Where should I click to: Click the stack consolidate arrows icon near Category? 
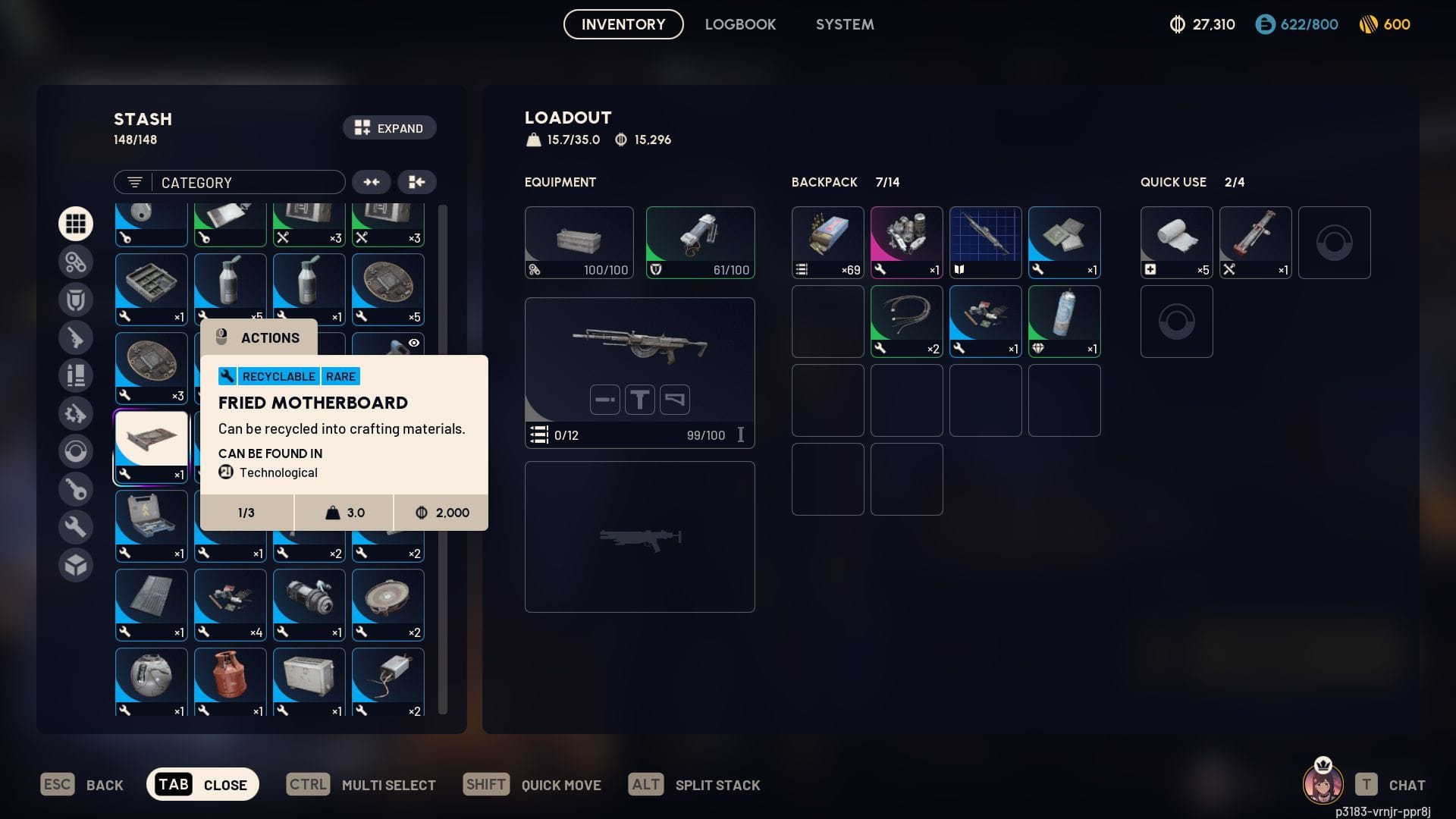pos(371,182)
